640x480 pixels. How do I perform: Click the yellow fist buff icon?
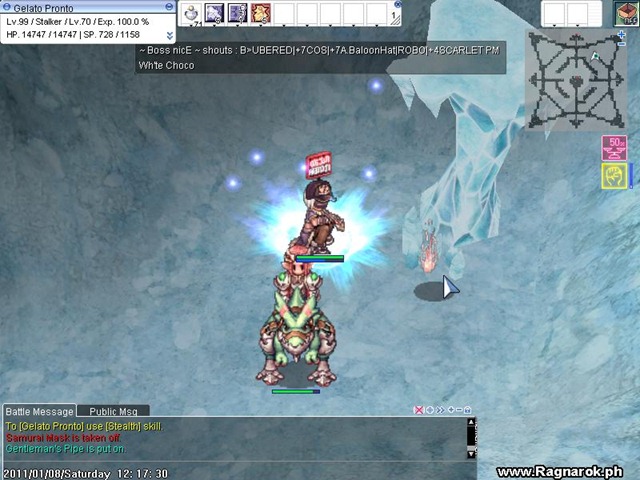[614, 176]
